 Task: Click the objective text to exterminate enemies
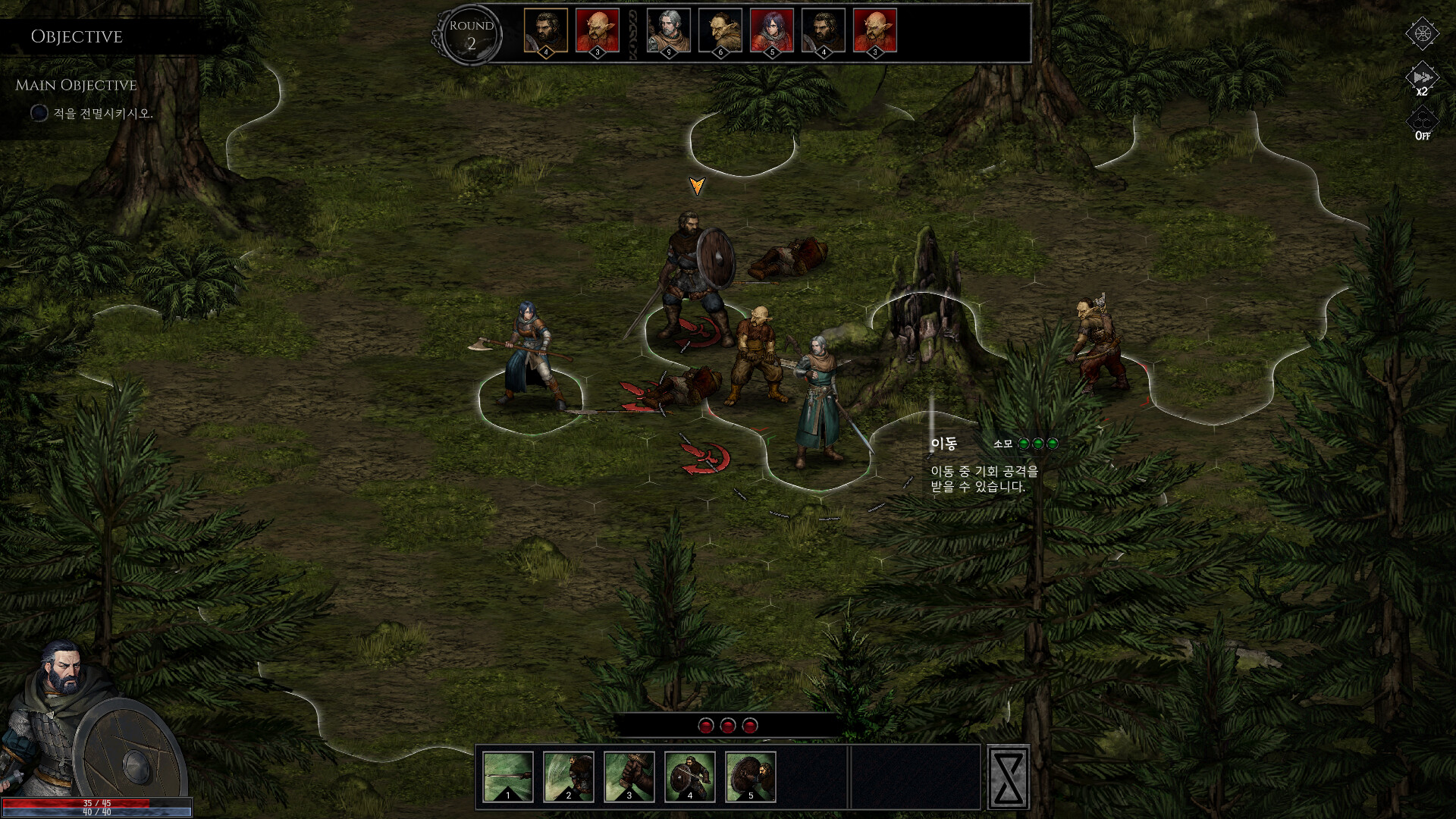pos(102,112)
